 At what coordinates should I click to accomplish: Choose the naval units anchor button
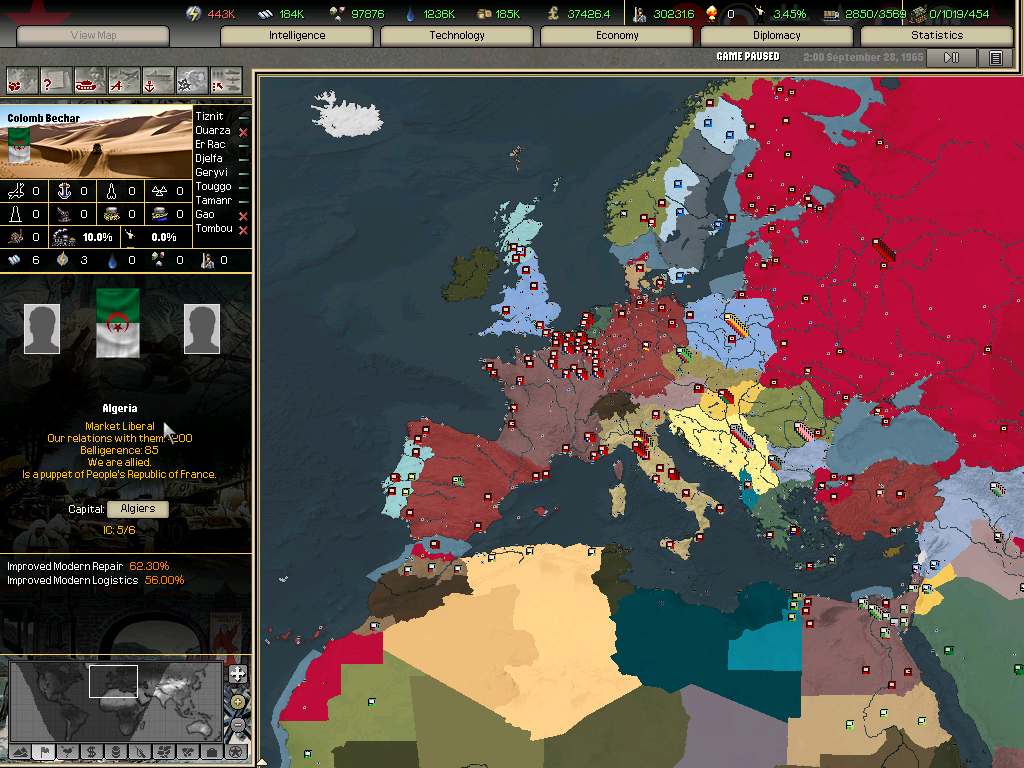(158, 79)
